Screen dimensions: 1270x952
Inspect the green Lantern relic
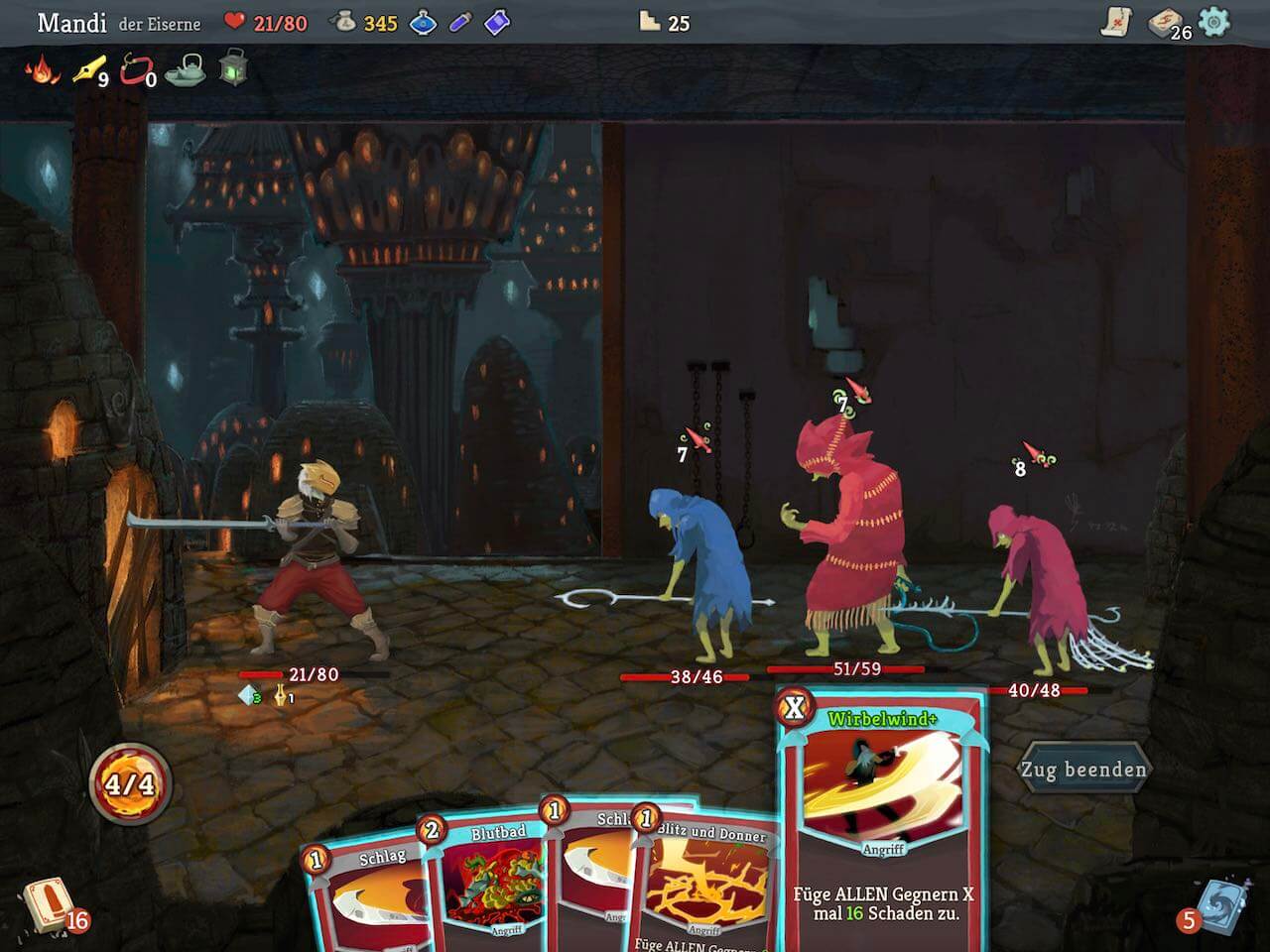[x=233, y=68]
